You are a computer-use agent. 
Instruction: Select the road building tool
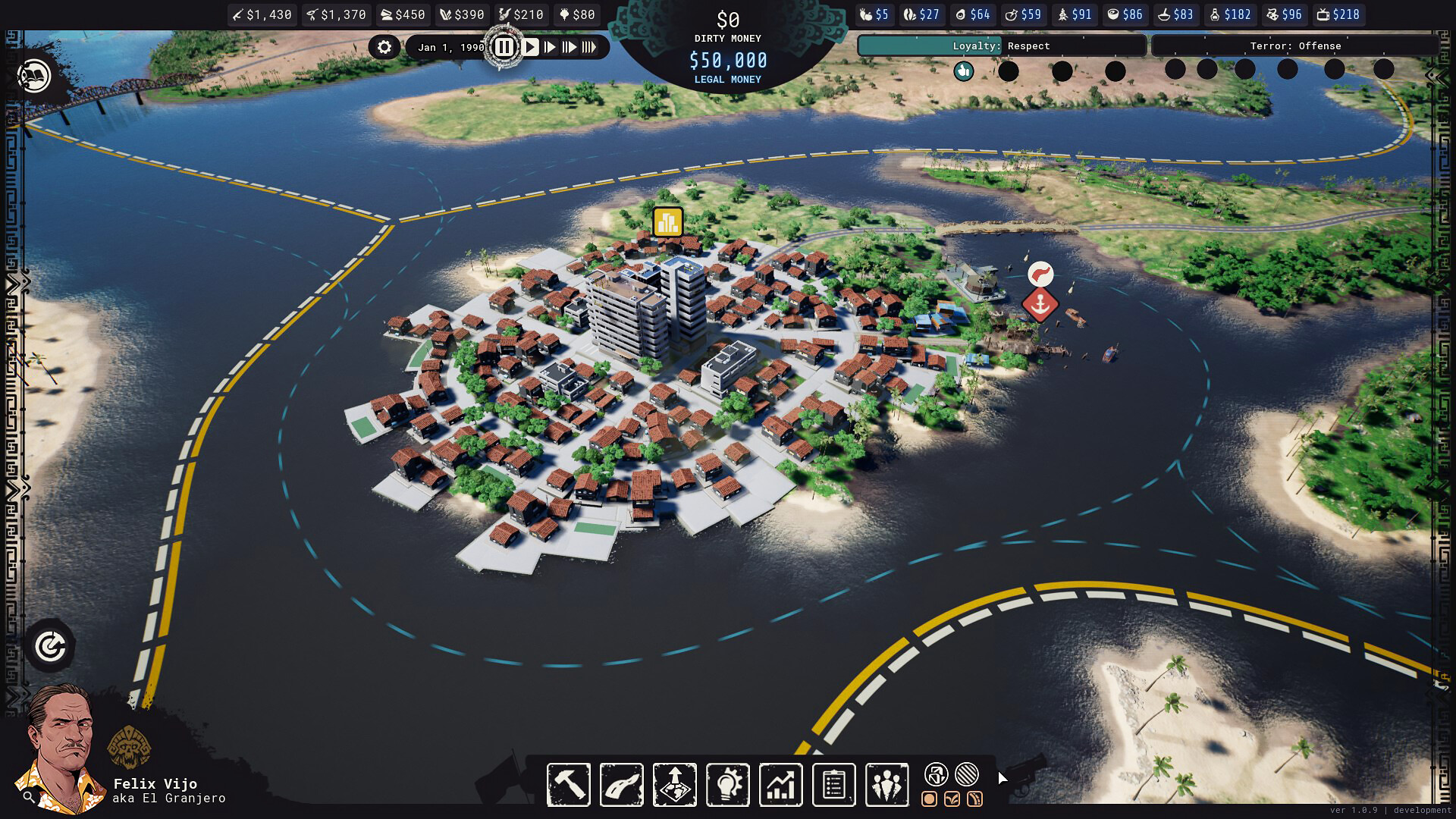tap(621, 784)
